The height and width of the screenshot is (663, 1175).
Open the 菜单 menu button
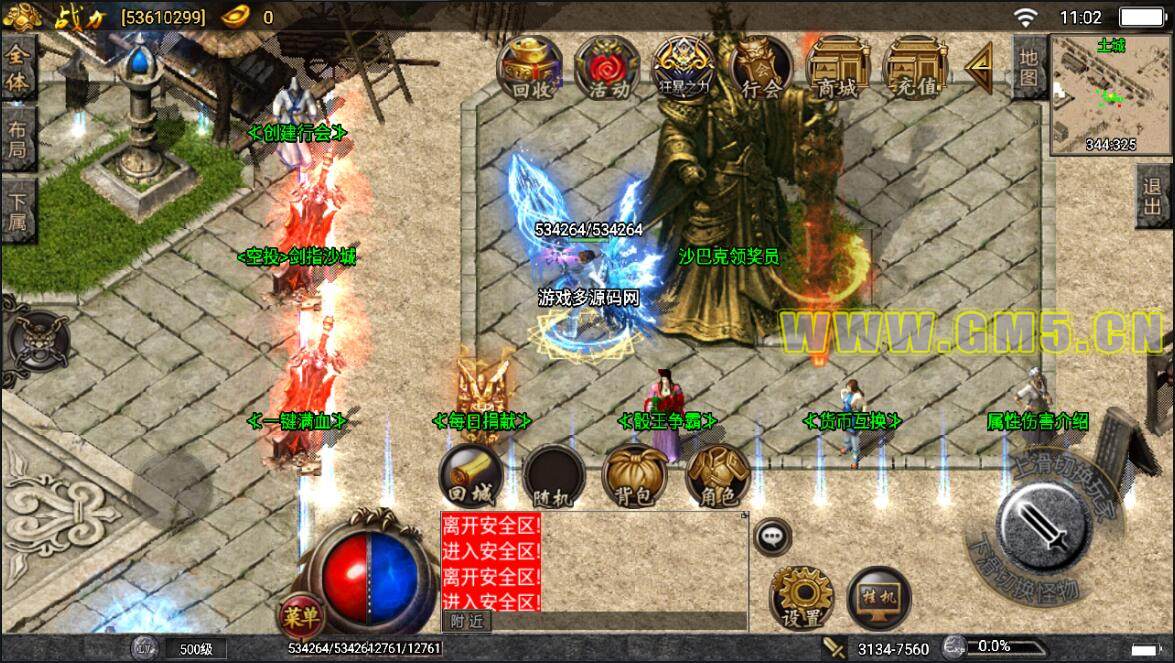299,612
